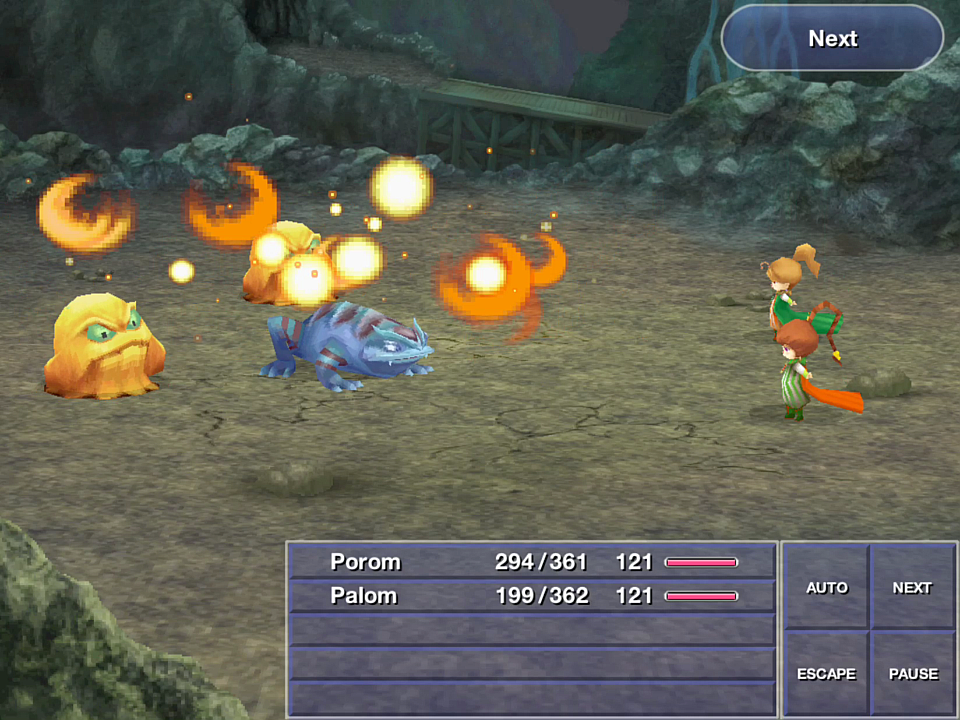Pause the battle with PAUSE

pos(913,674)
